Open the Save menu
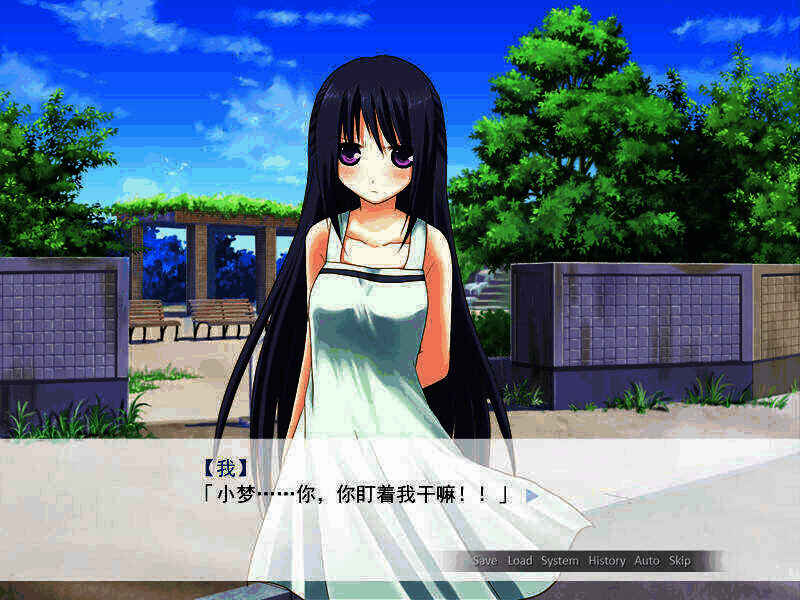The height and width of the screenshot is (600, 800). click(x=485, y=561)
